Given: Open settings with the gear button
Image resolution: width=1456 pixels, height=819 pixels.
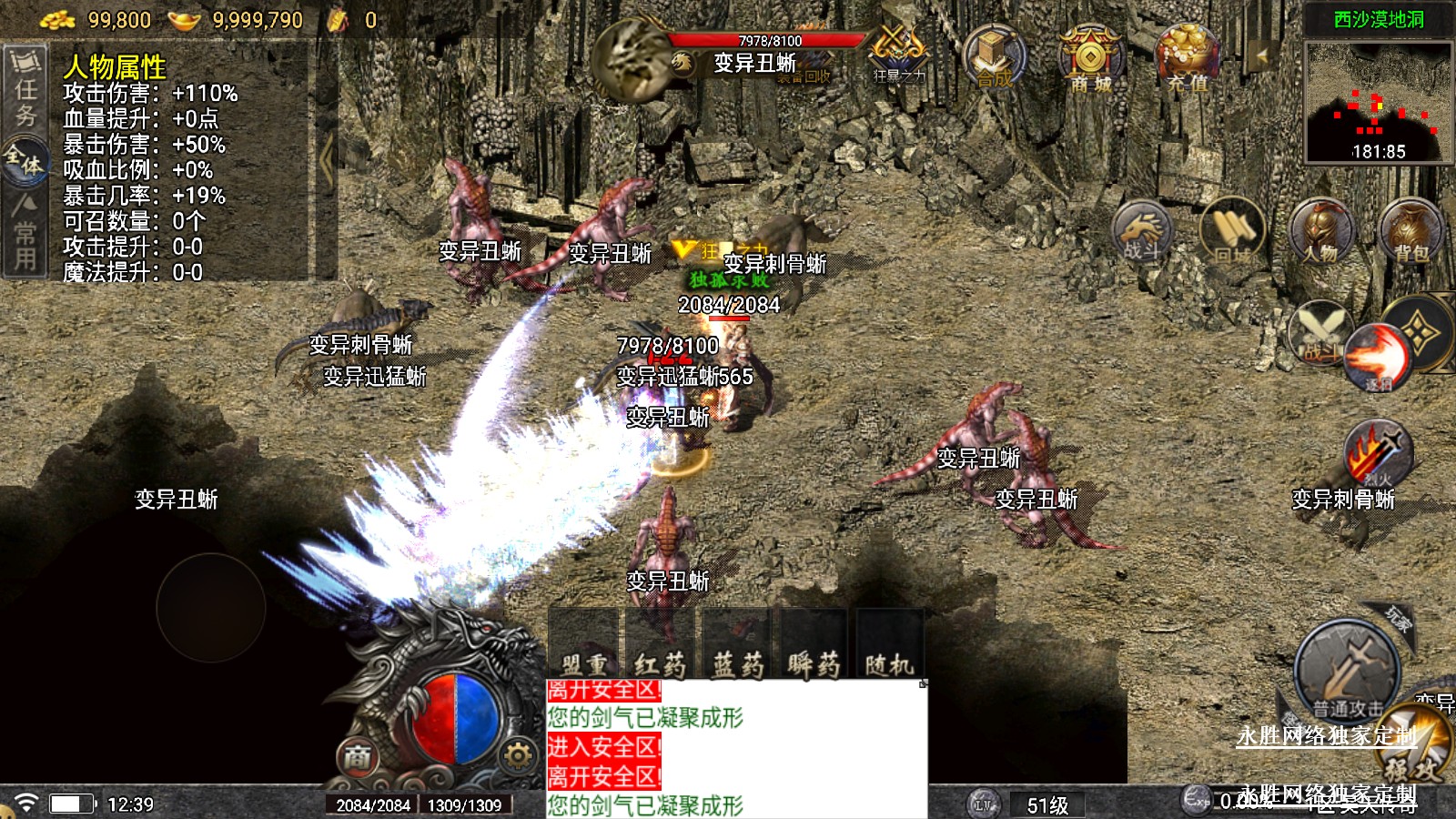Looking at the screenshot, I should pos(517,755).
